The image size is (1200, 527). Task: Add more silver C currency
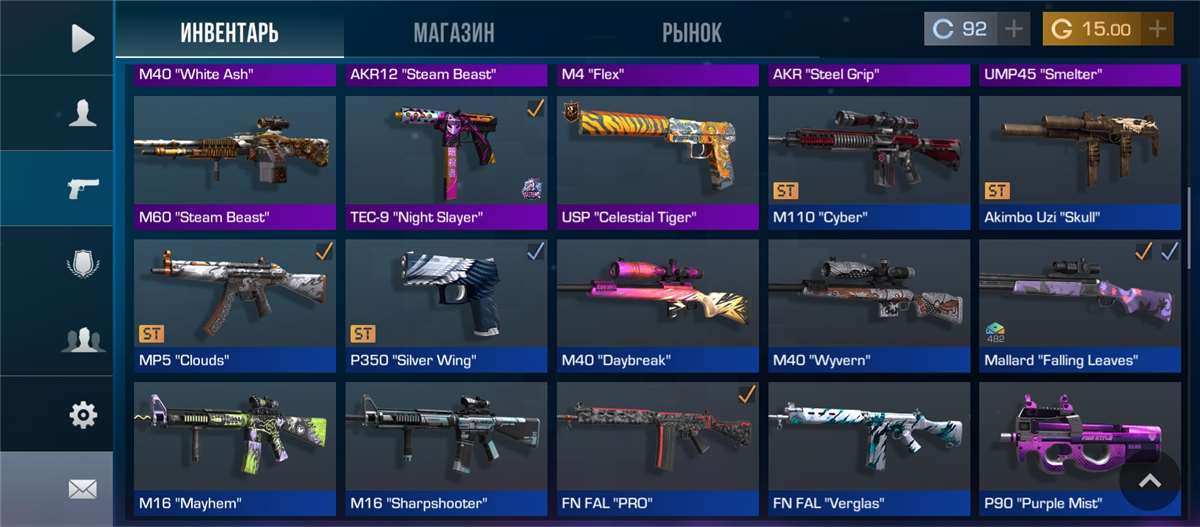pyautogui.click(x=1015, y=29)
